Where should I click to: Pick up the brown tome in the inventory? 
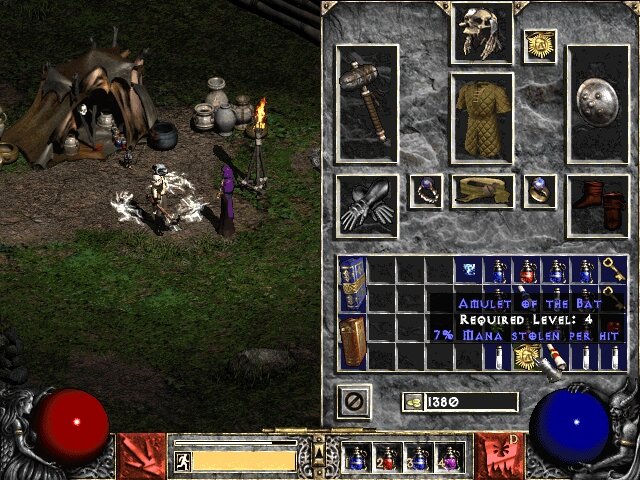[x=352, y=342]
